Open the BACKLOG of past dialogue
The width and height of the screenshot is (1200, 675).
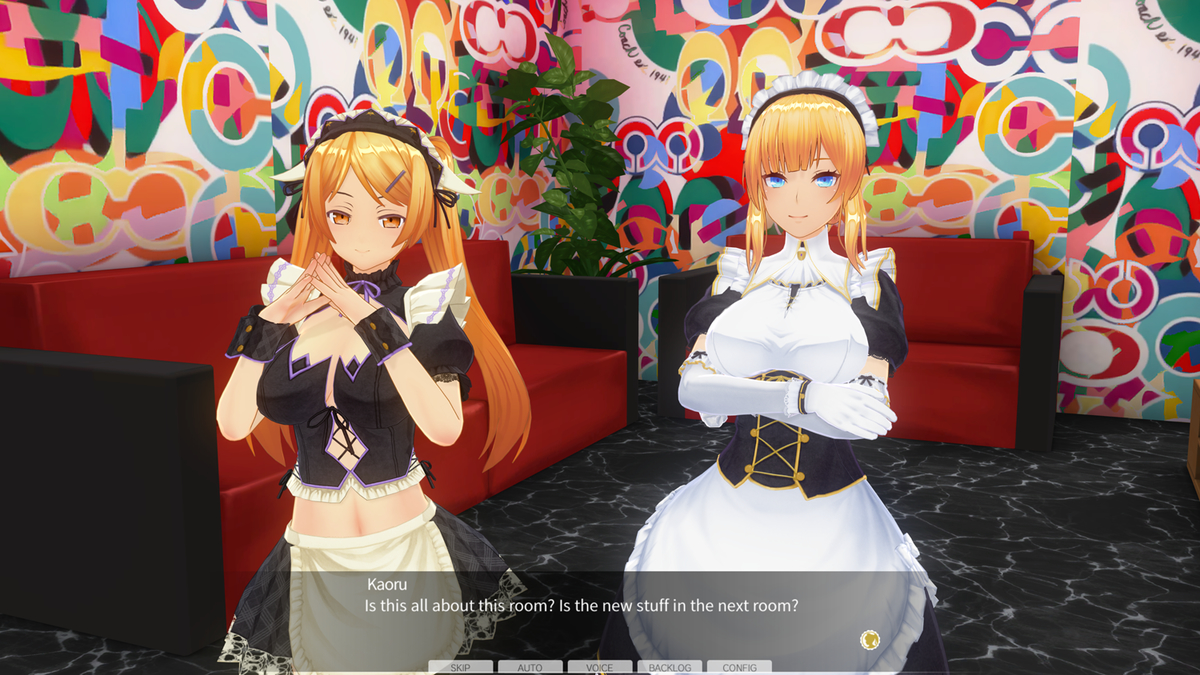pos(669,667)
